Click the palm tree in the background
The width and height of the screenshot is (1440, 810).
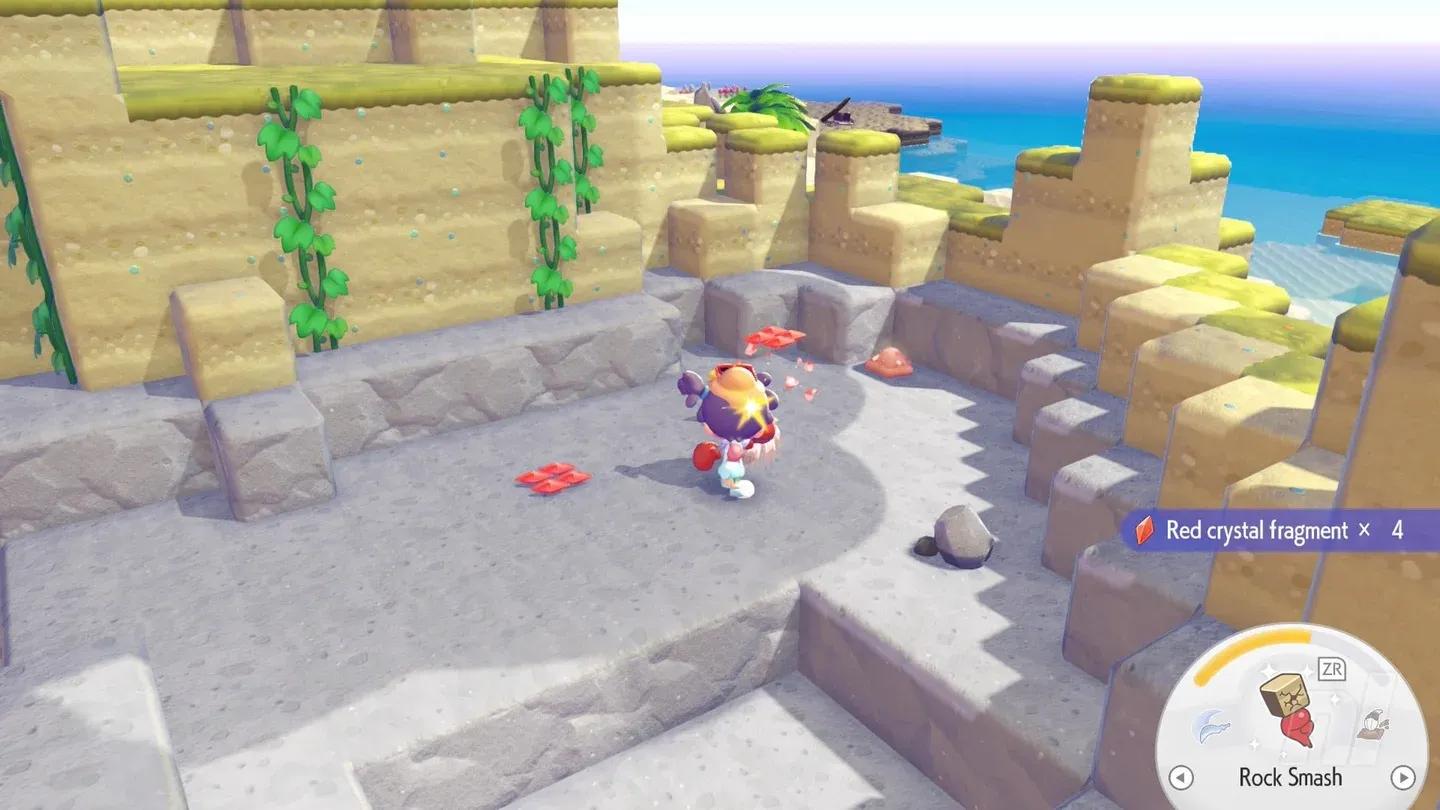point(770,100)
